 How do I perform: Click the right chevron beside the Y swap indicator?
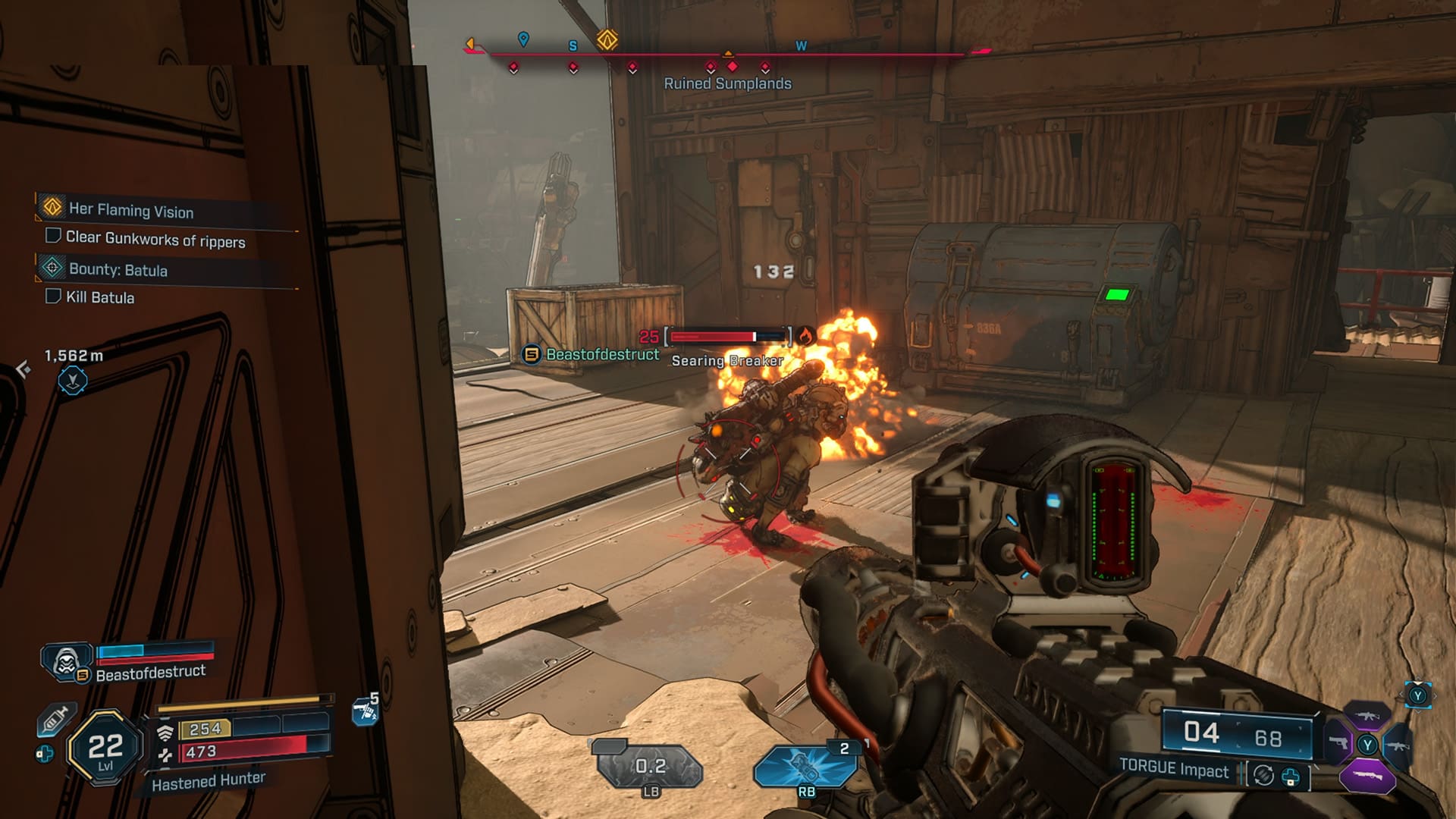(x=1436, y=695)
